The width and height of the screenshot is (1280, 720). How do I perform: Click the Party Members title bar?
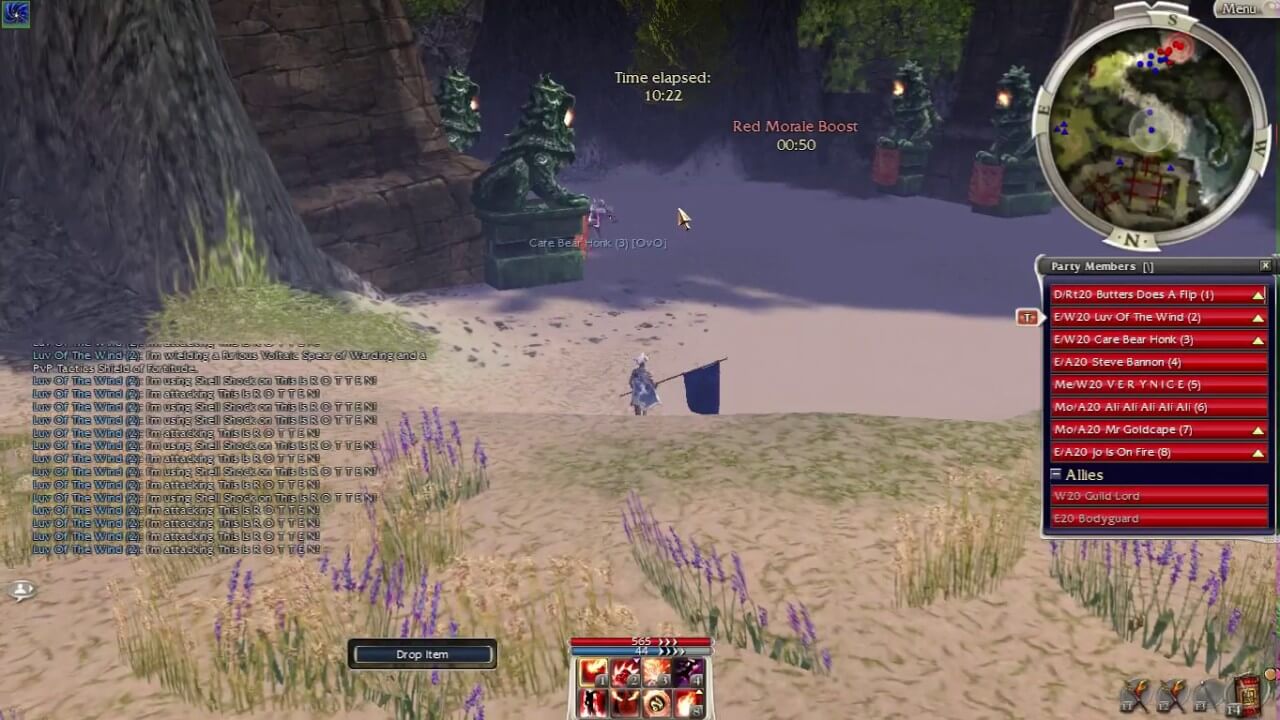(x=1110, y=266)
